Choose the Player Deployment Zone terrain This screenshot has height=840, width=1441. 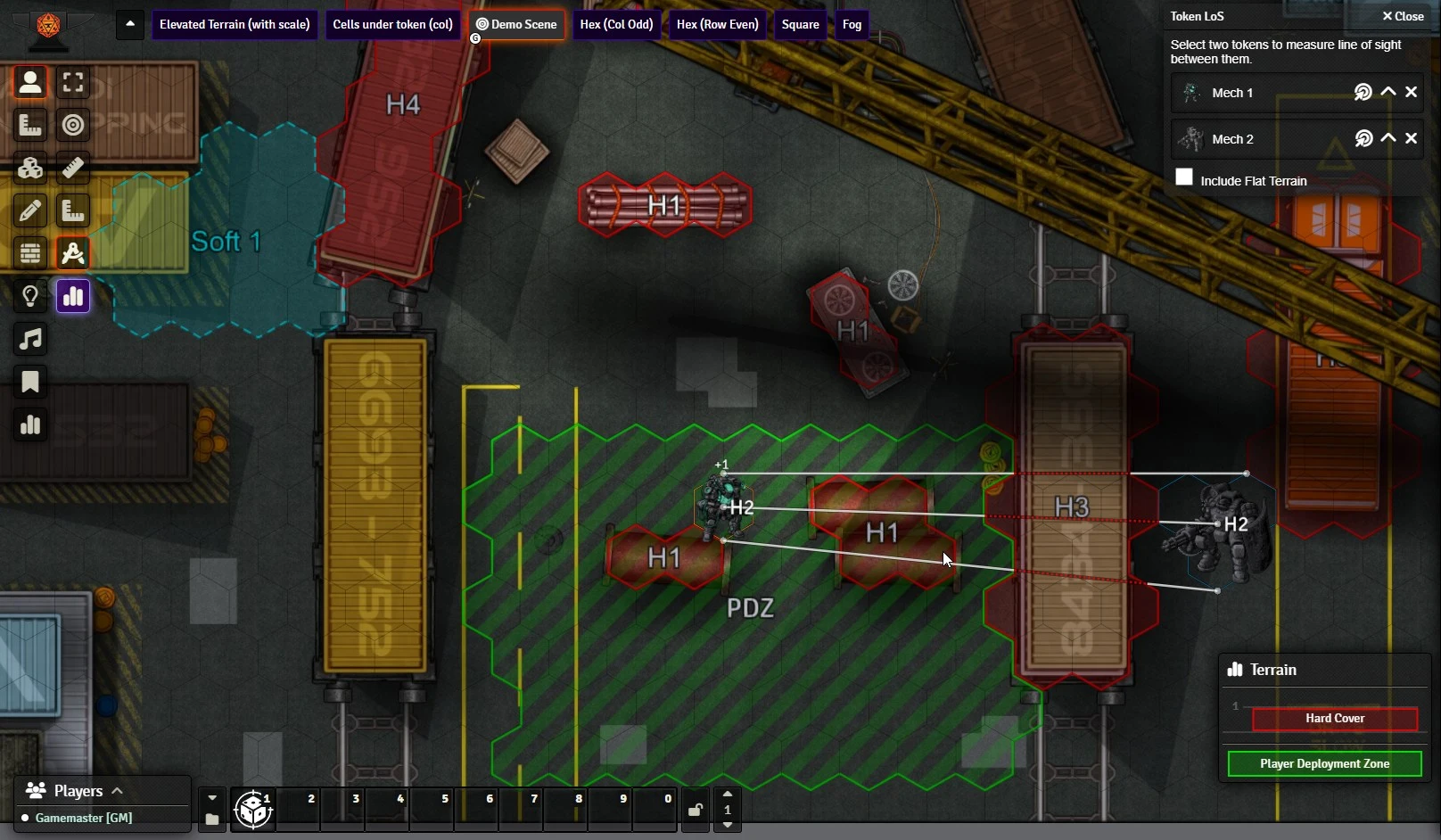point(1324,763)
